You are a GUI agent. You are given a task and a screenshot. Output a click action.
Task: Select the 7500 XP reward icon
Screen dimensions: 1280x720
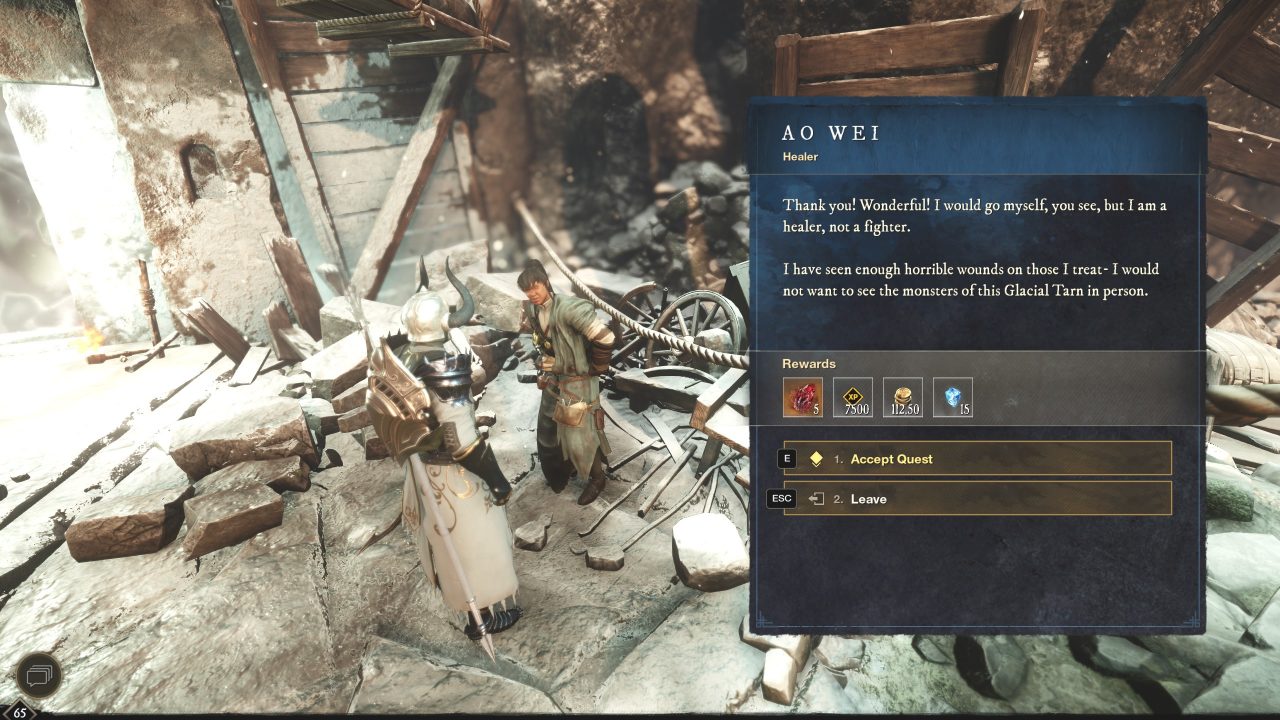point(853,397)
